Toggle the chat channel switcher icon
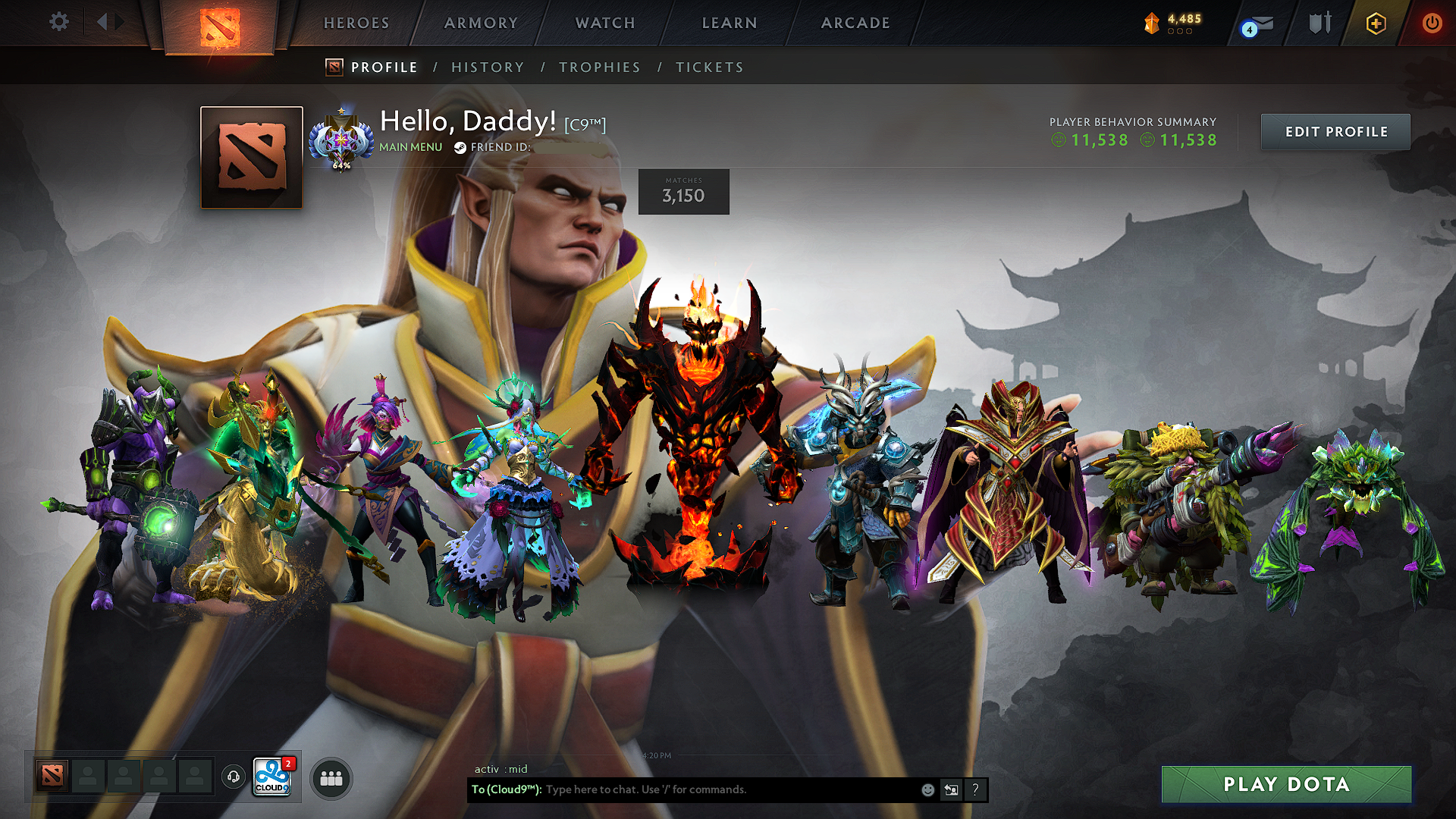The image size is (1456, 819). click(x=952, y=789)
